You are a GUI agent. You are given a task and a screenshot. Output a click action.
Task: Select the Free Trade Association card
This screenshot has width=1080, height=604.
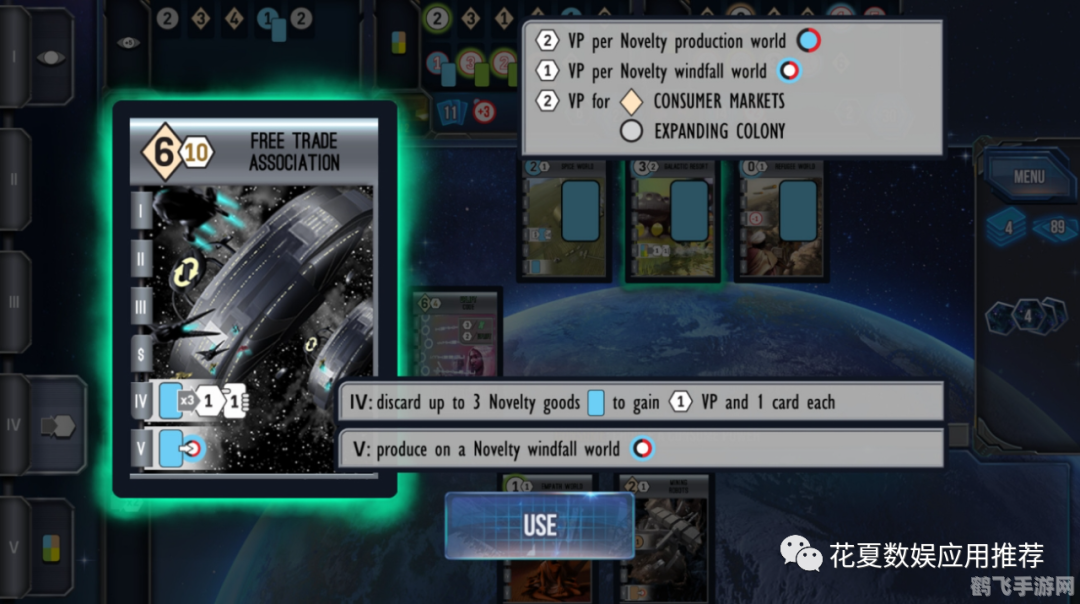[254, 298]
